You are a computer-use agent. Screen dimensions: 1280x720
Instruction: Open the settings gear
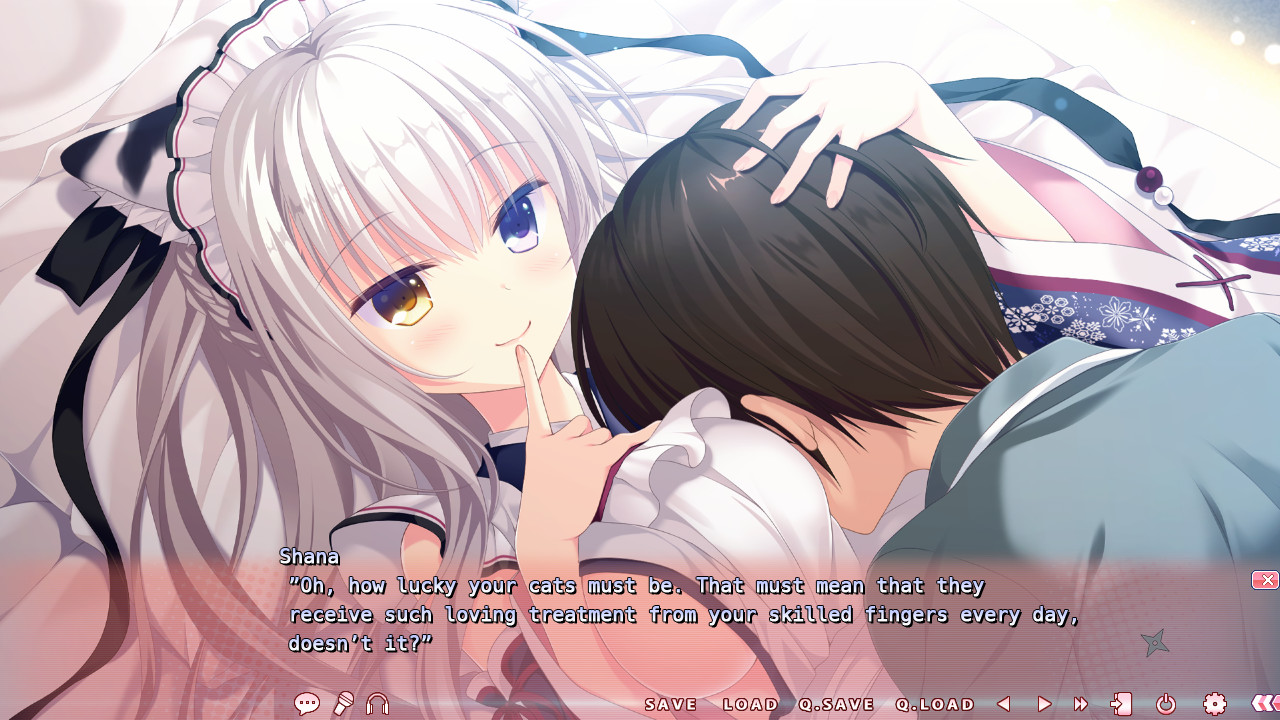tap(1215, 703)
